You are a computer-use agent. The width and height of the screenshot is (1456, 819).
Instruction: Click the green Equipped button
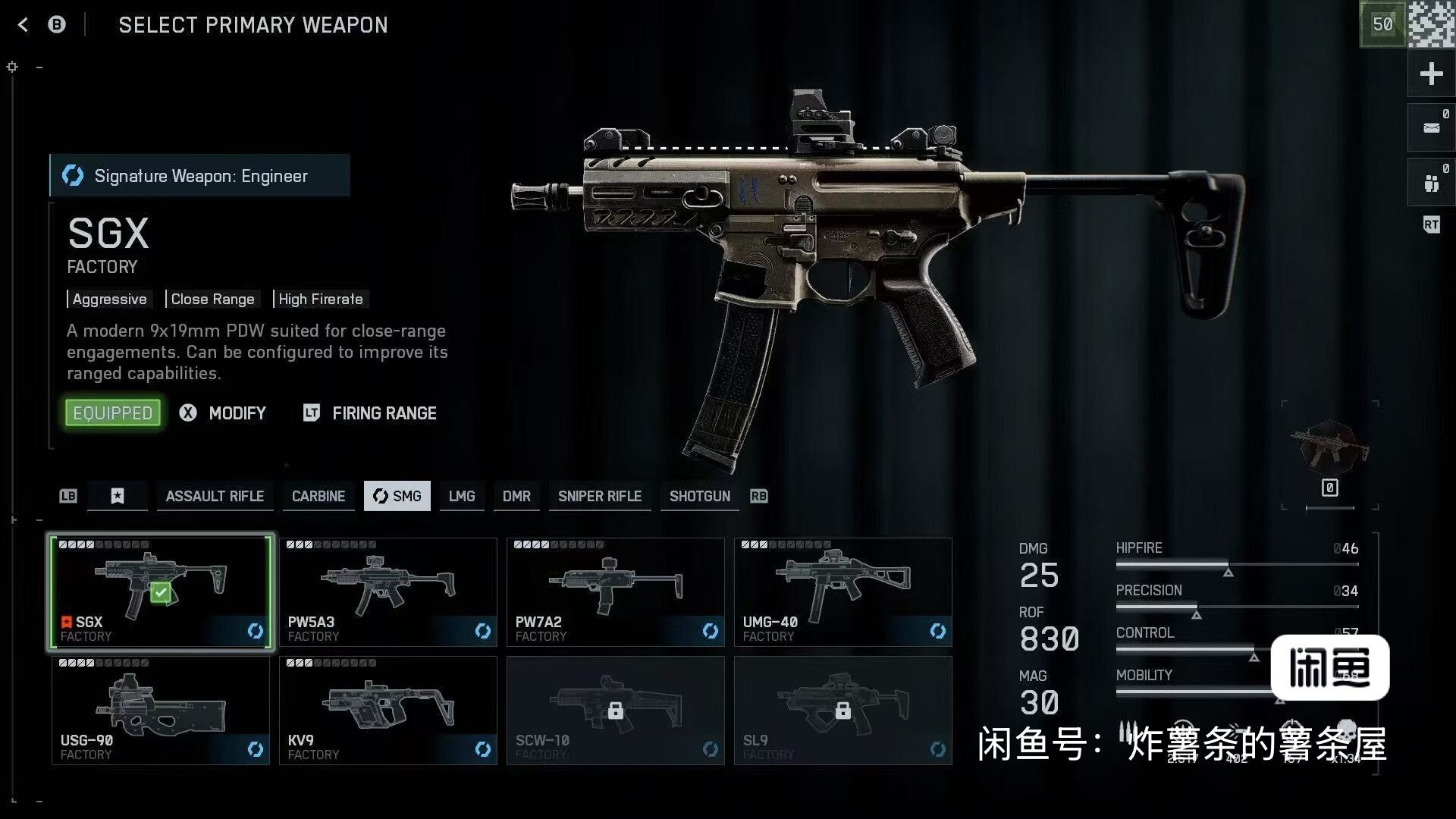[113, 413]
